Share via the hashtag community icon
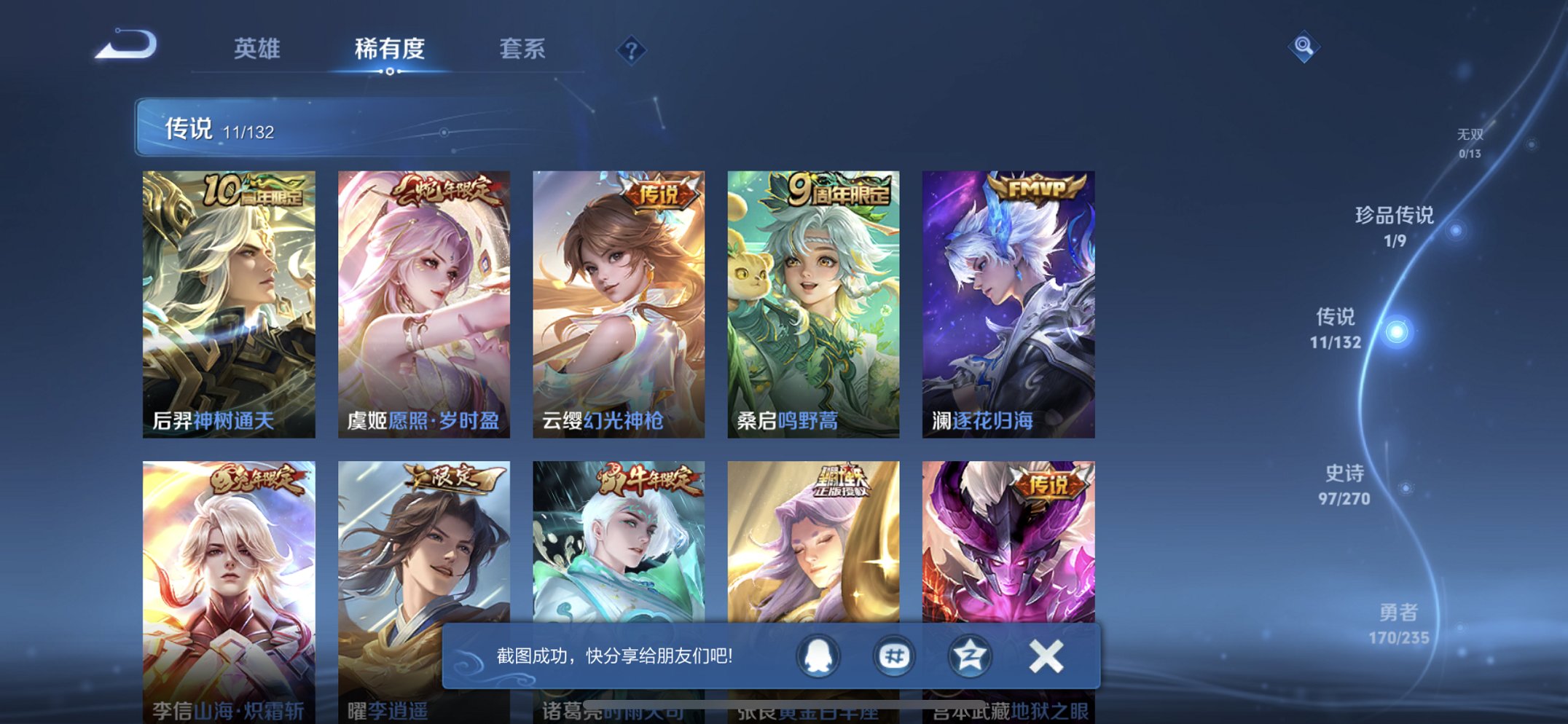1568x724 pixels. [x=893, y=656]
